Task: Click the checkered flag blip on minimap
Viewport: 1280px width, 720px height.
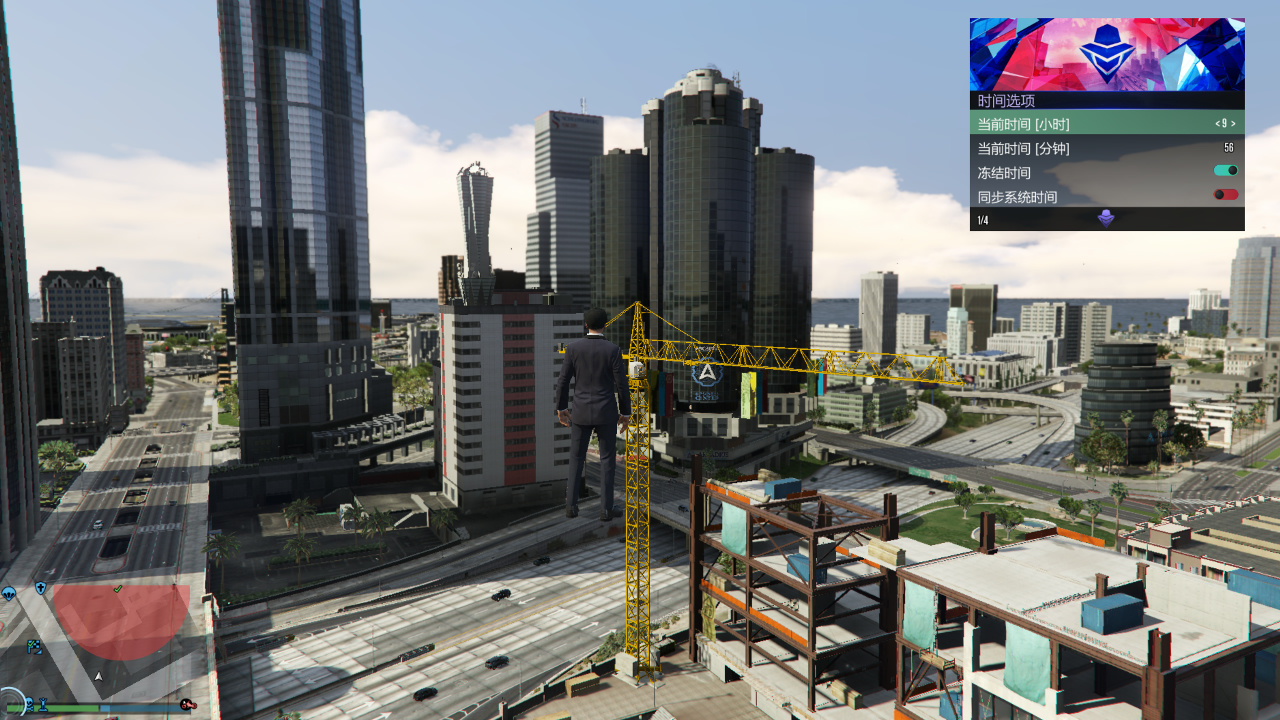Action: point(34,646)
